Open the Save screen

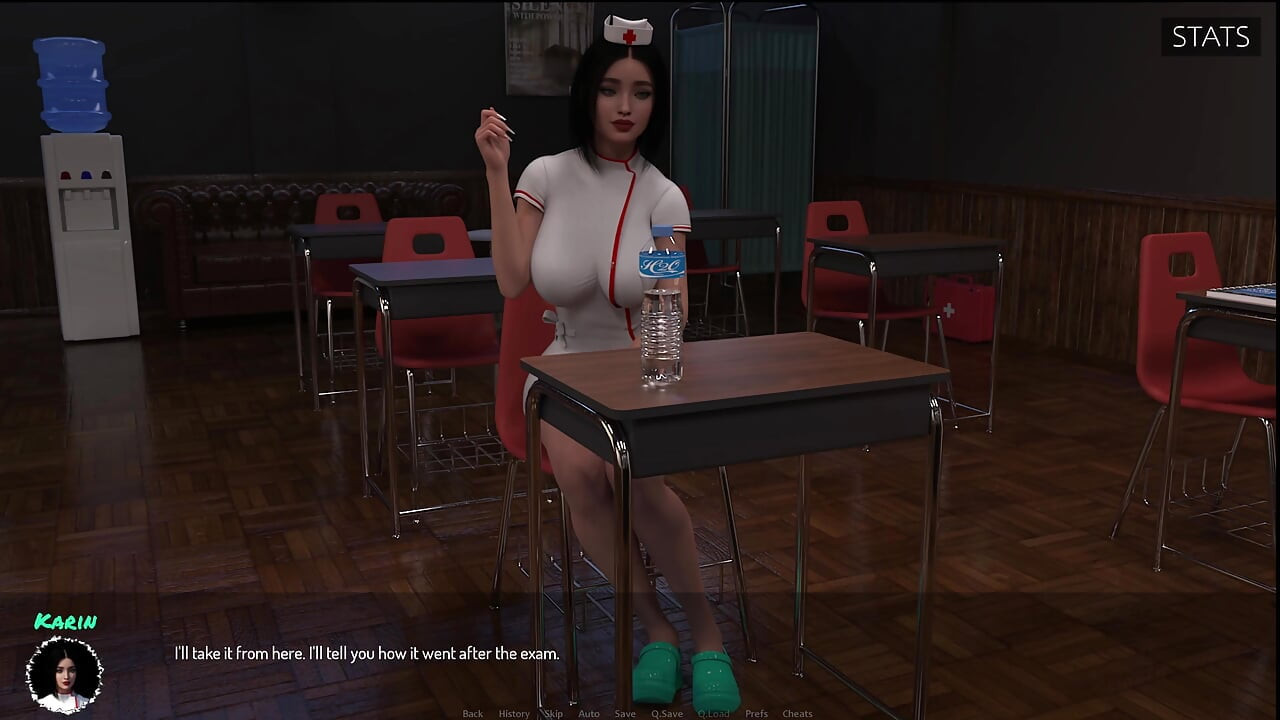(625, 713)
